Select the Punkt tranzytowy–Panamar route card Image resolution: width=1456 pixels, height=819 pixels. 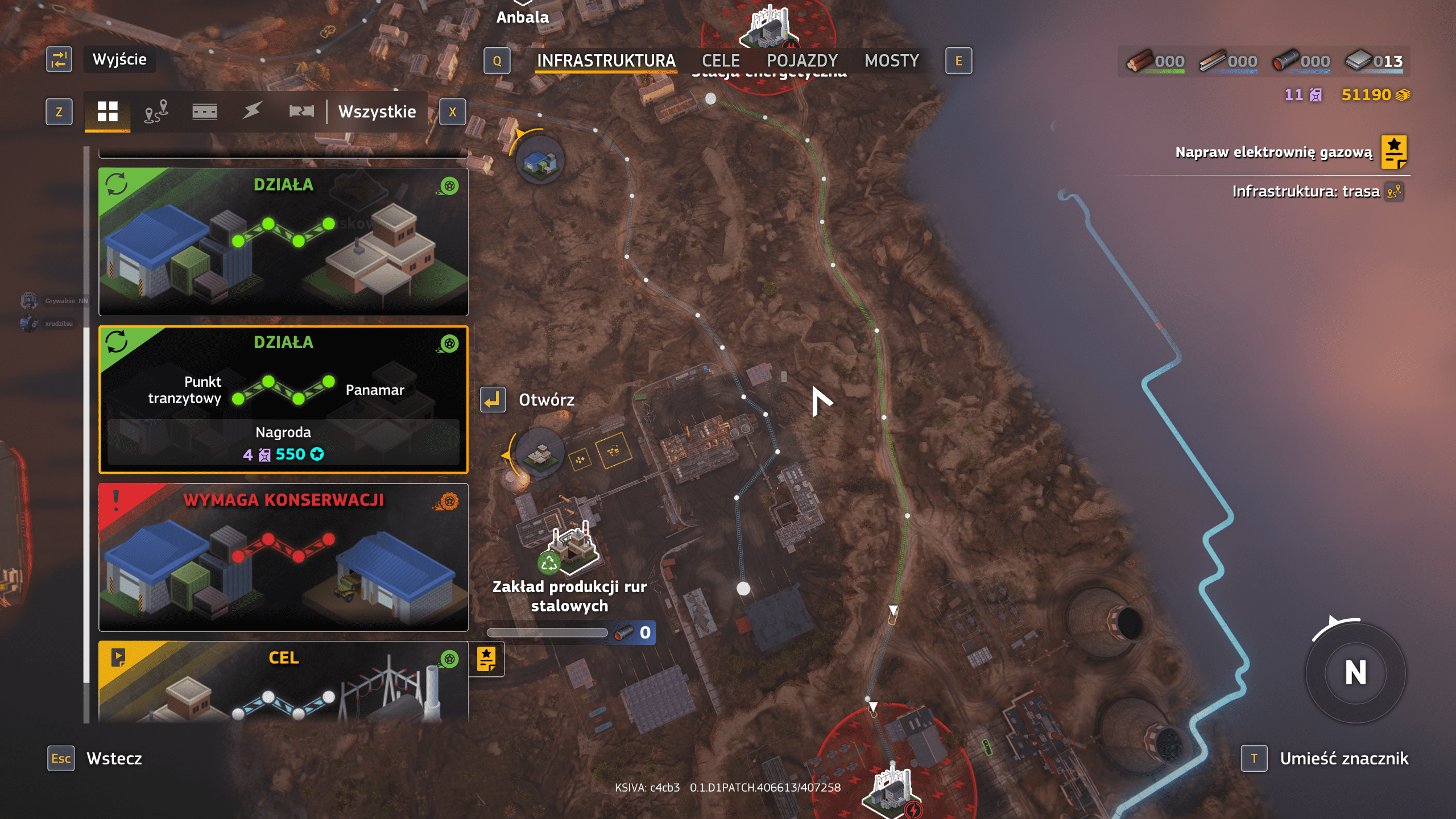[x=283, y=399]
